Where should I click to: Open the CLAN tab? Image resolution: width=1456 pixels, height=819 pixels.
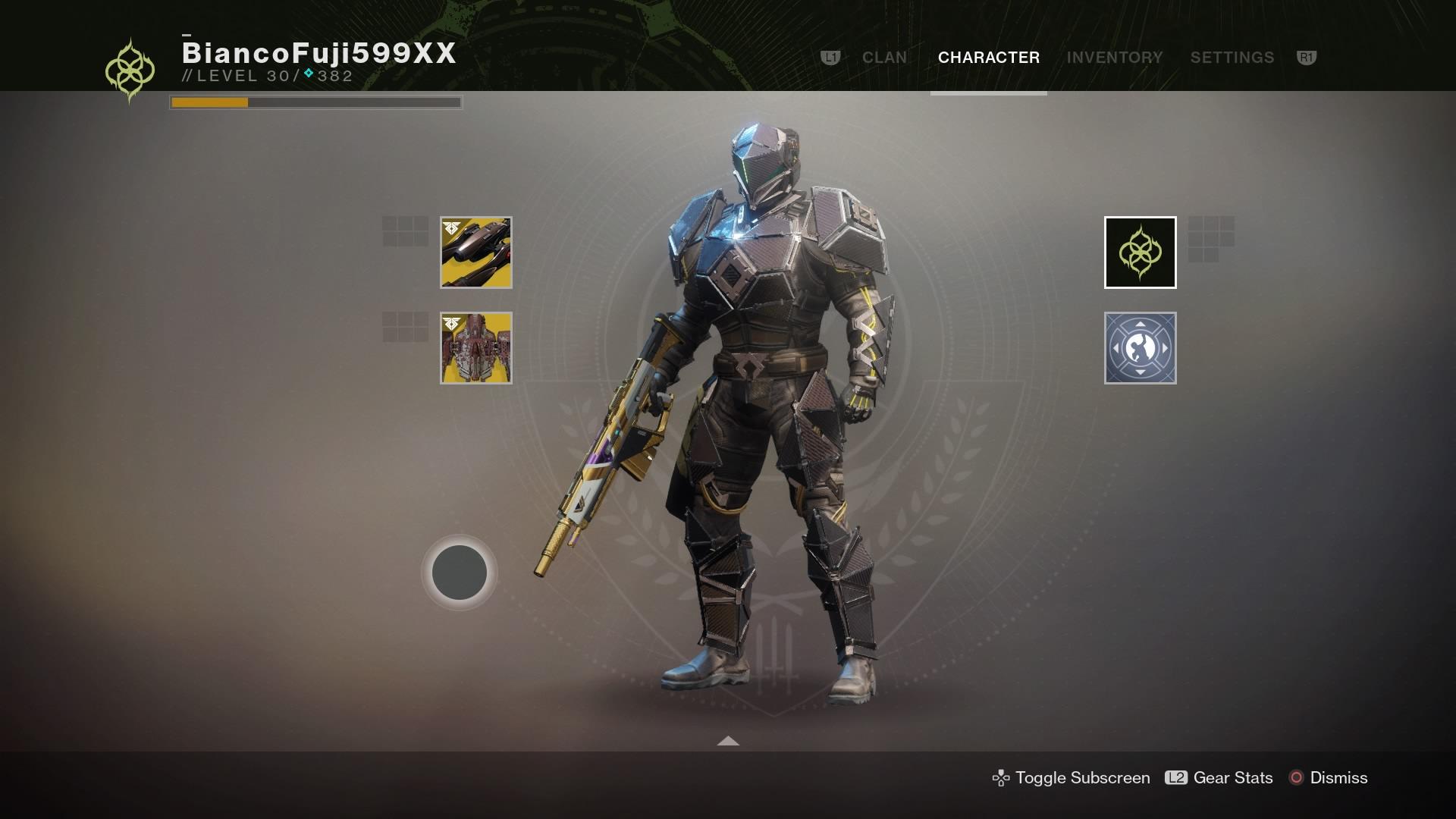tap(884, 57)
